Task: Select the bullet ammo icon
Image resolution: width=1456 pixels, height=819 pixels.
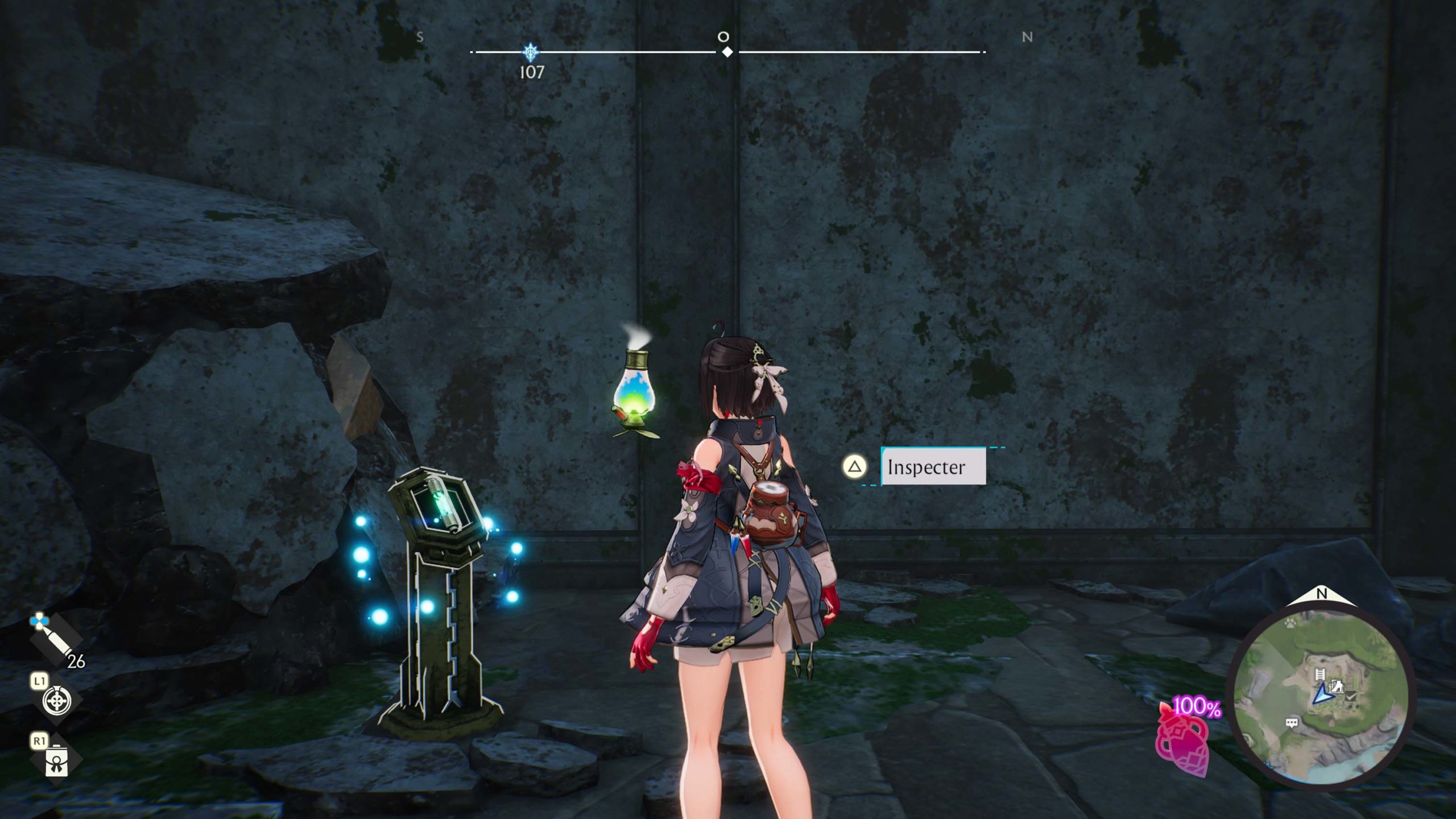Action: click(x=55, y=641)
